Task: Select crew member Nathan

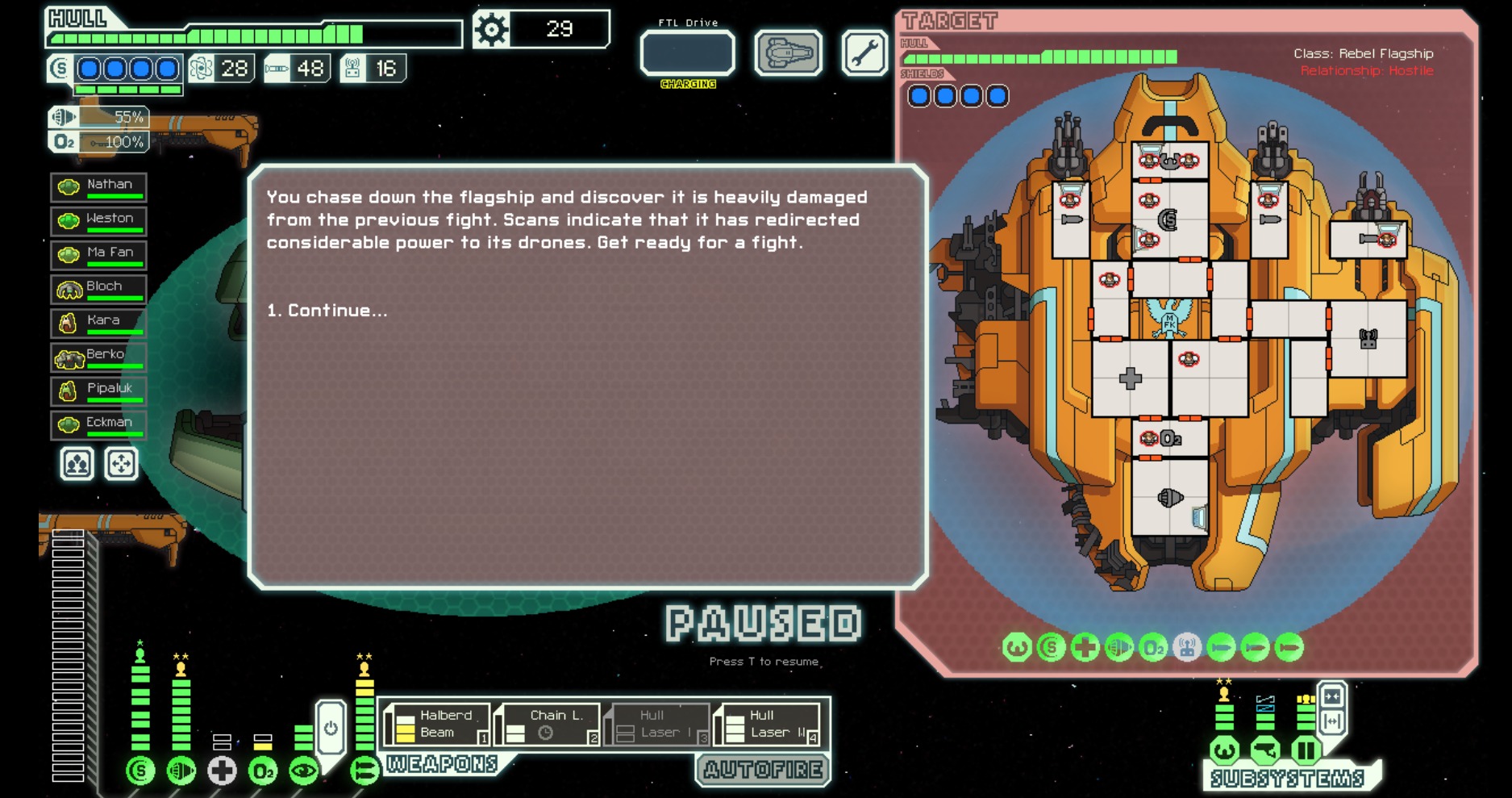Action: click(98, 186)
